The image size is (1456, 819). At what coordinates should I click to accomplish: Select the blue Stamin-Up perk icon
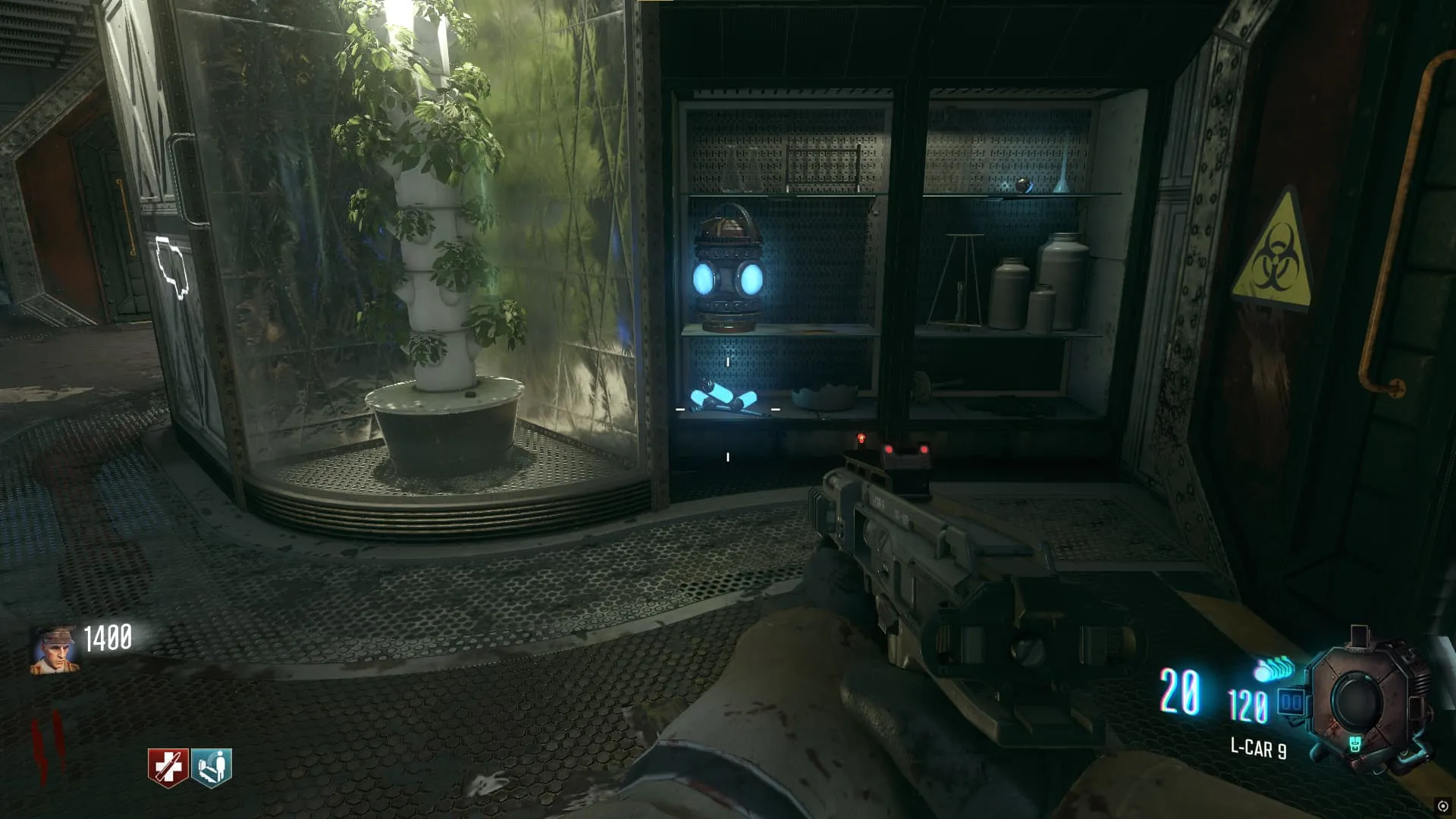point(212,767)
